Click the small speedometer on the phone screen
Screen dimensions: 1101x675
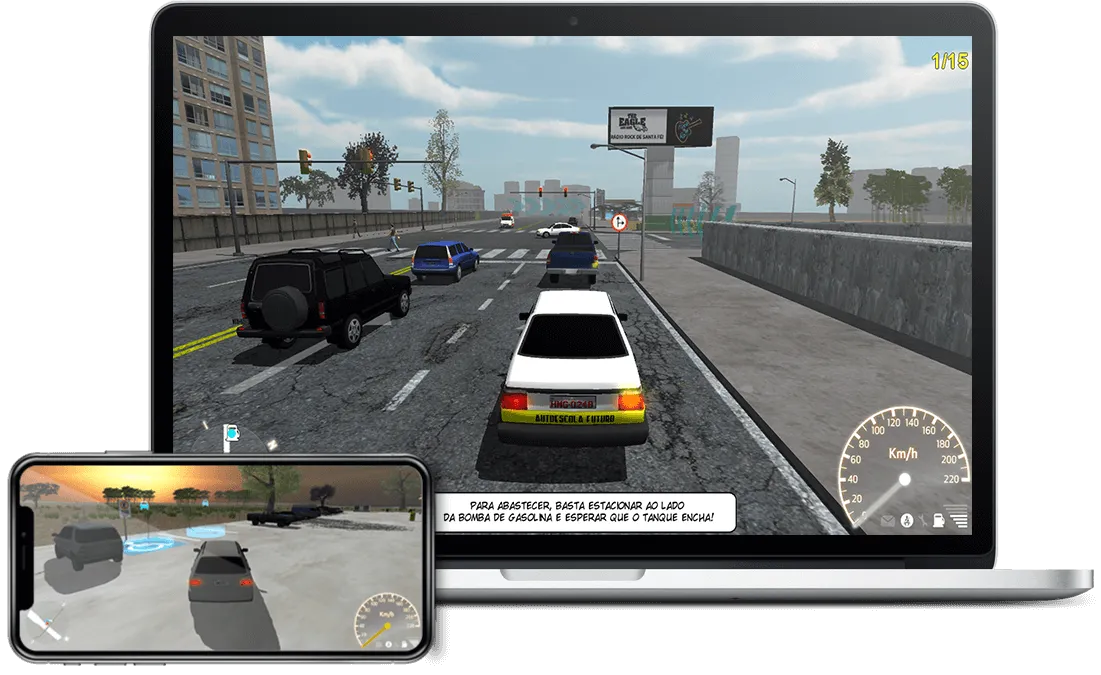pyautogui.click(x=387, y=619)
